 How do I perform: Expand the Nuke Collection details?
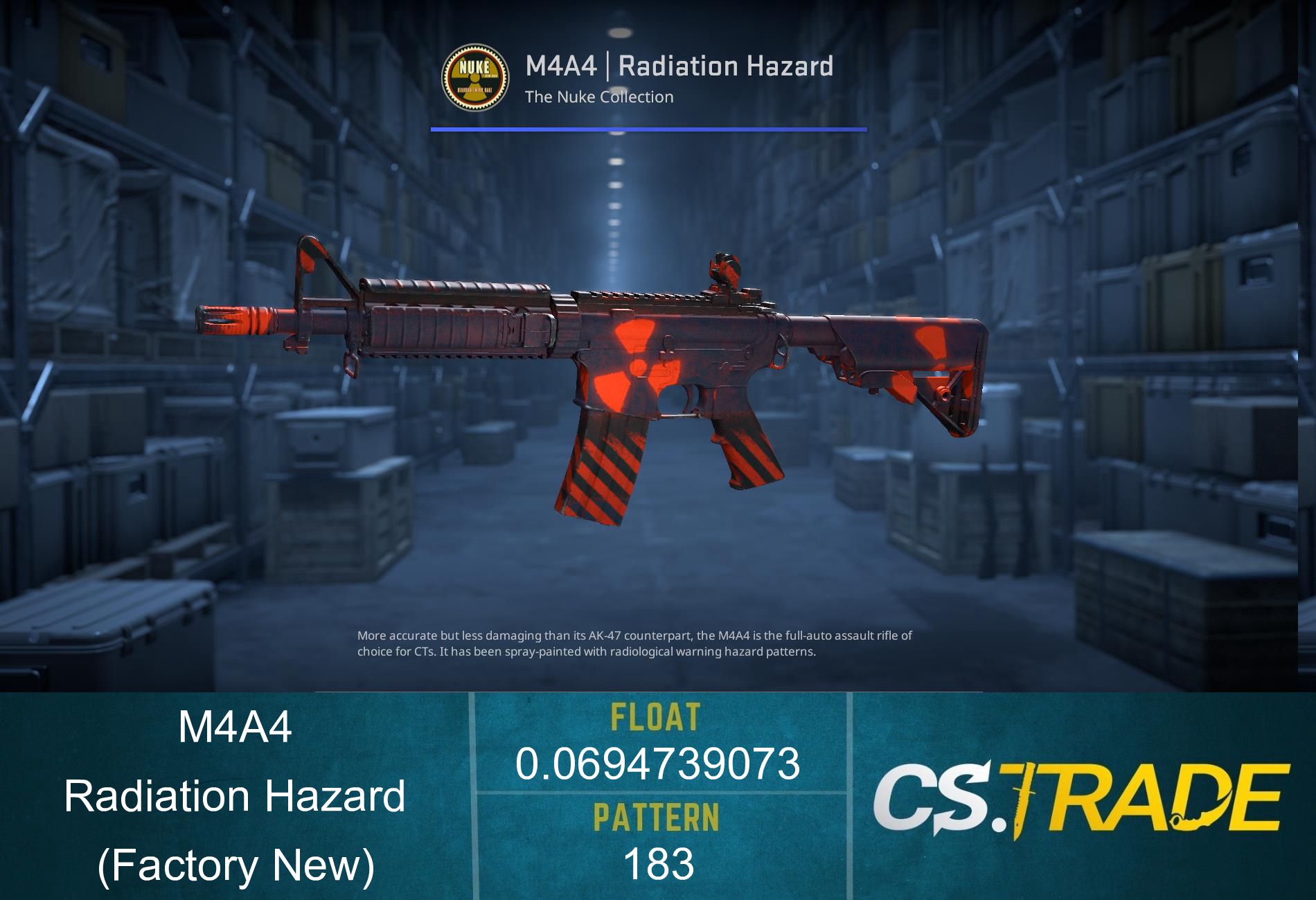pos(598,97)
